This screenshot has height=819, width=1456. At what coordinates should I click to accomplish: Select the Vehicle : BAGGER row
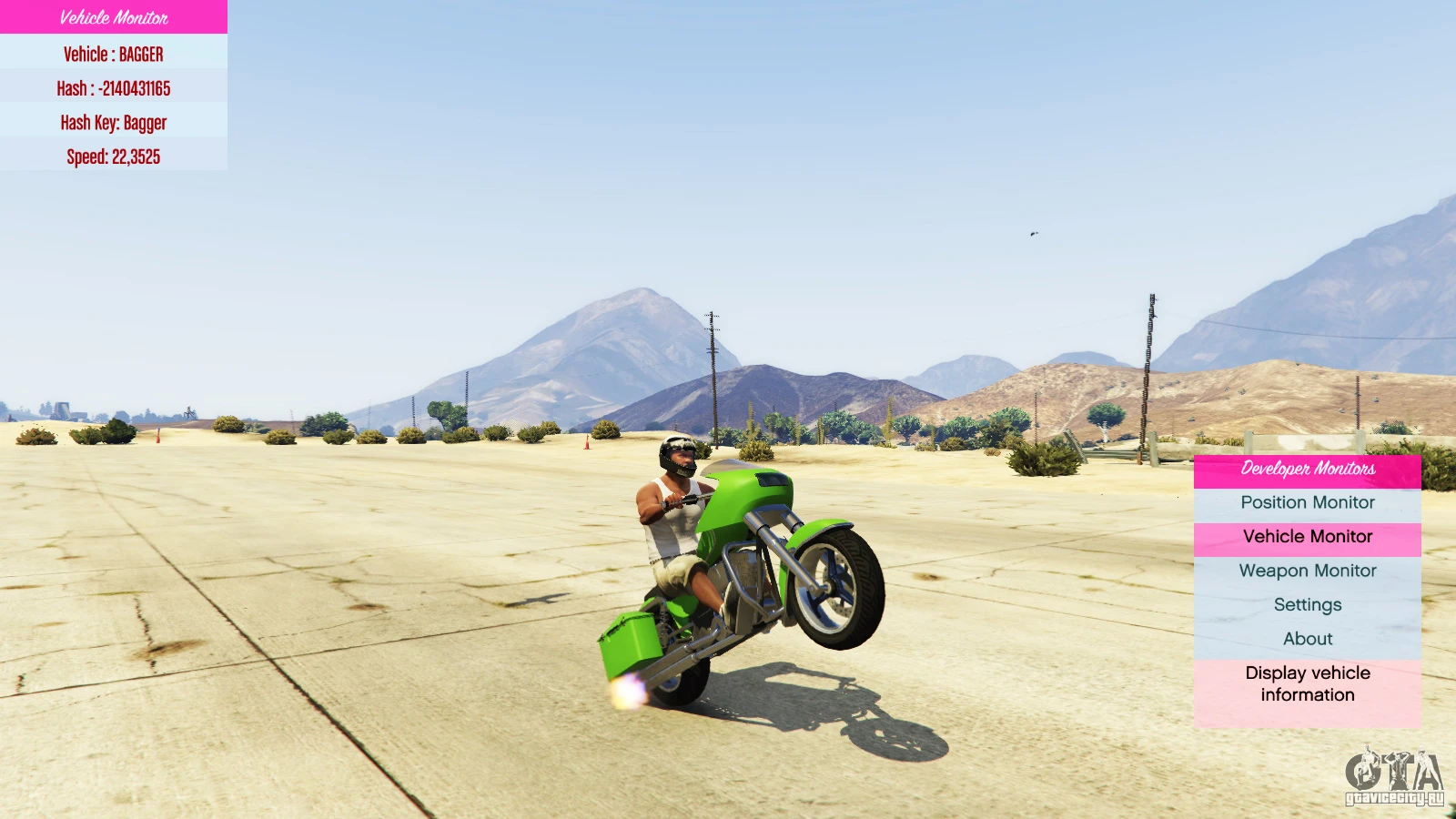click(x=113, y=54)
